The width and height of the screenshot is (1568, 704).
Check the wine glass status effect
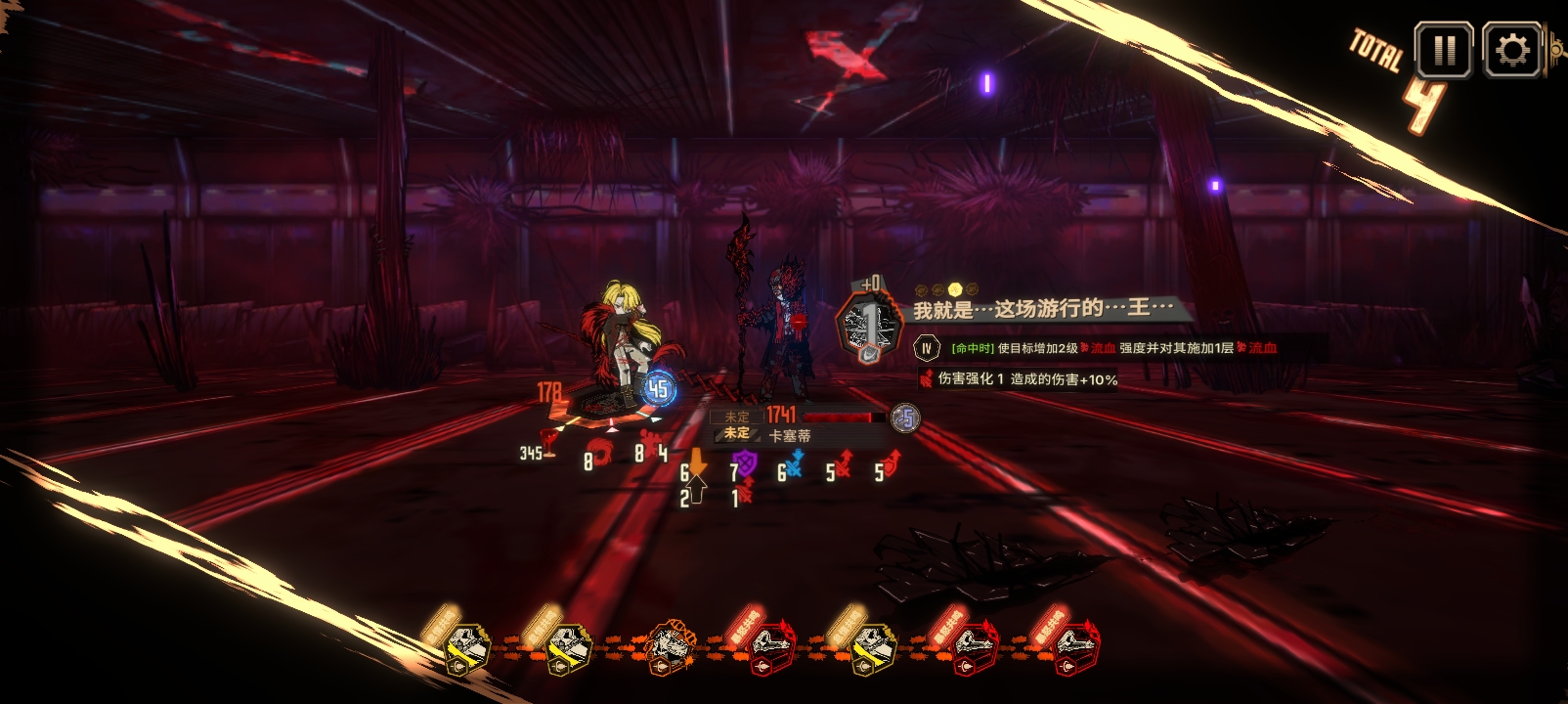tap(550, 444)
